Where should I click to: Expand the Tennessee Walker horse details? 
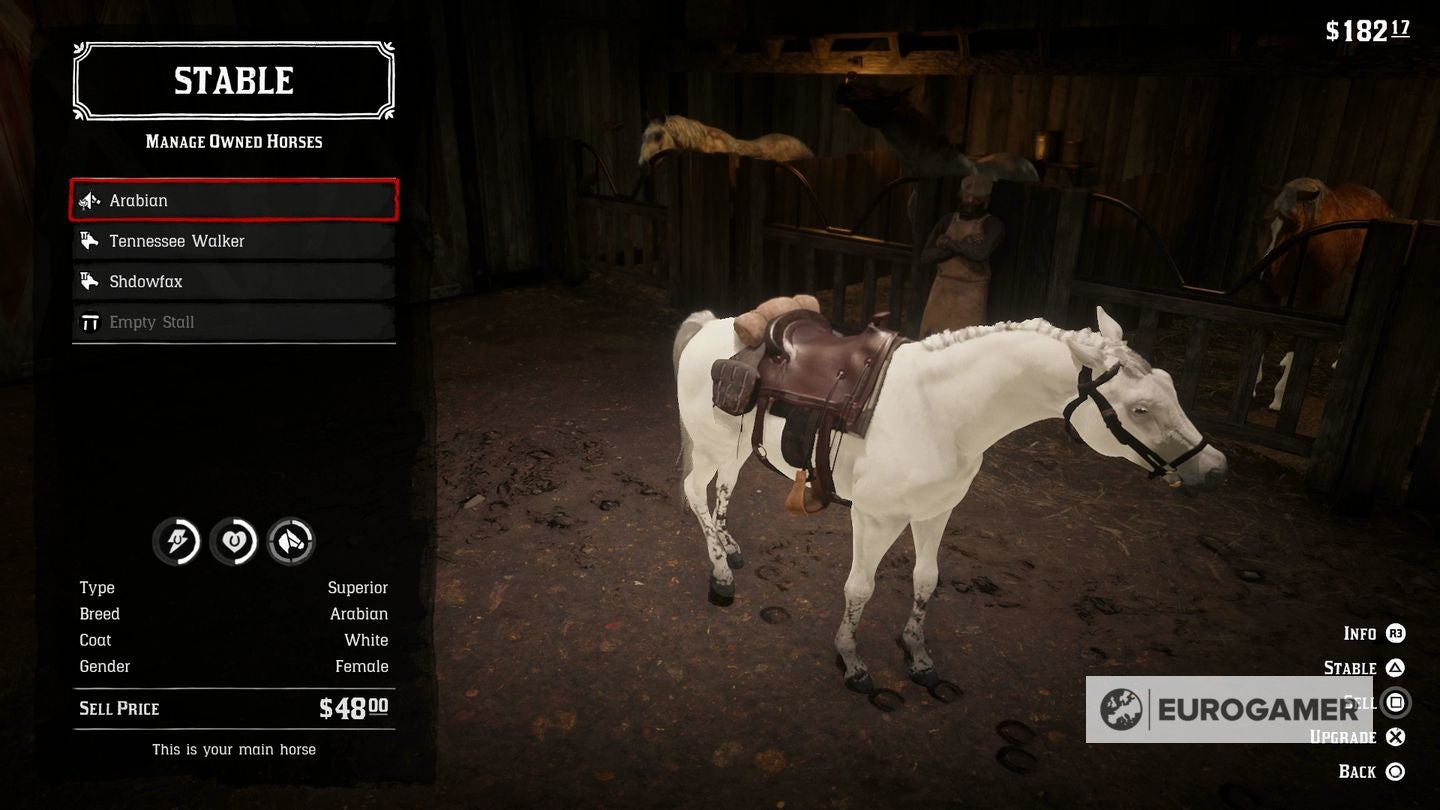coord(233,240)
